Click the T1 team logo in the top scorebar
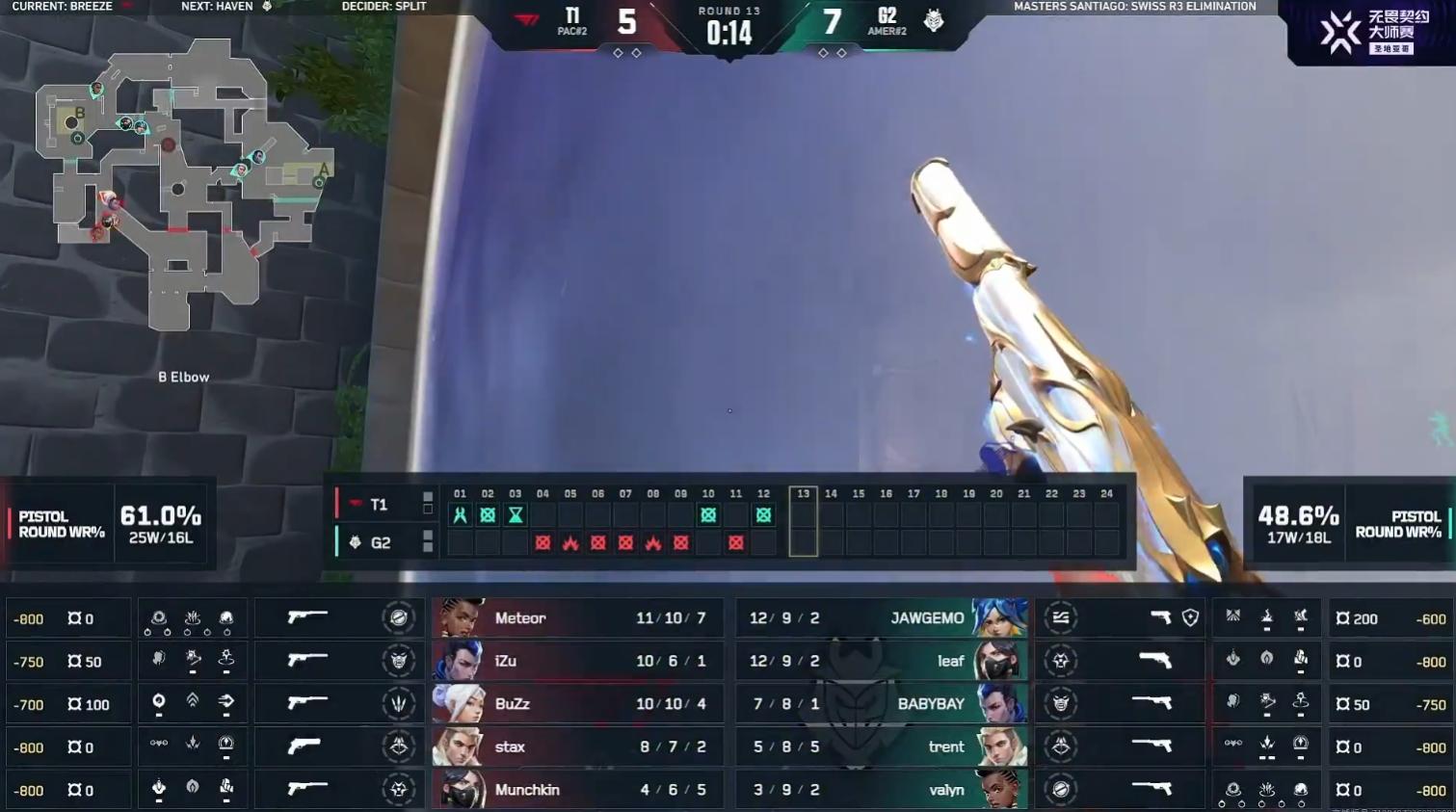1456x812 pixels. pyautogui.click(x=526, y=20)
